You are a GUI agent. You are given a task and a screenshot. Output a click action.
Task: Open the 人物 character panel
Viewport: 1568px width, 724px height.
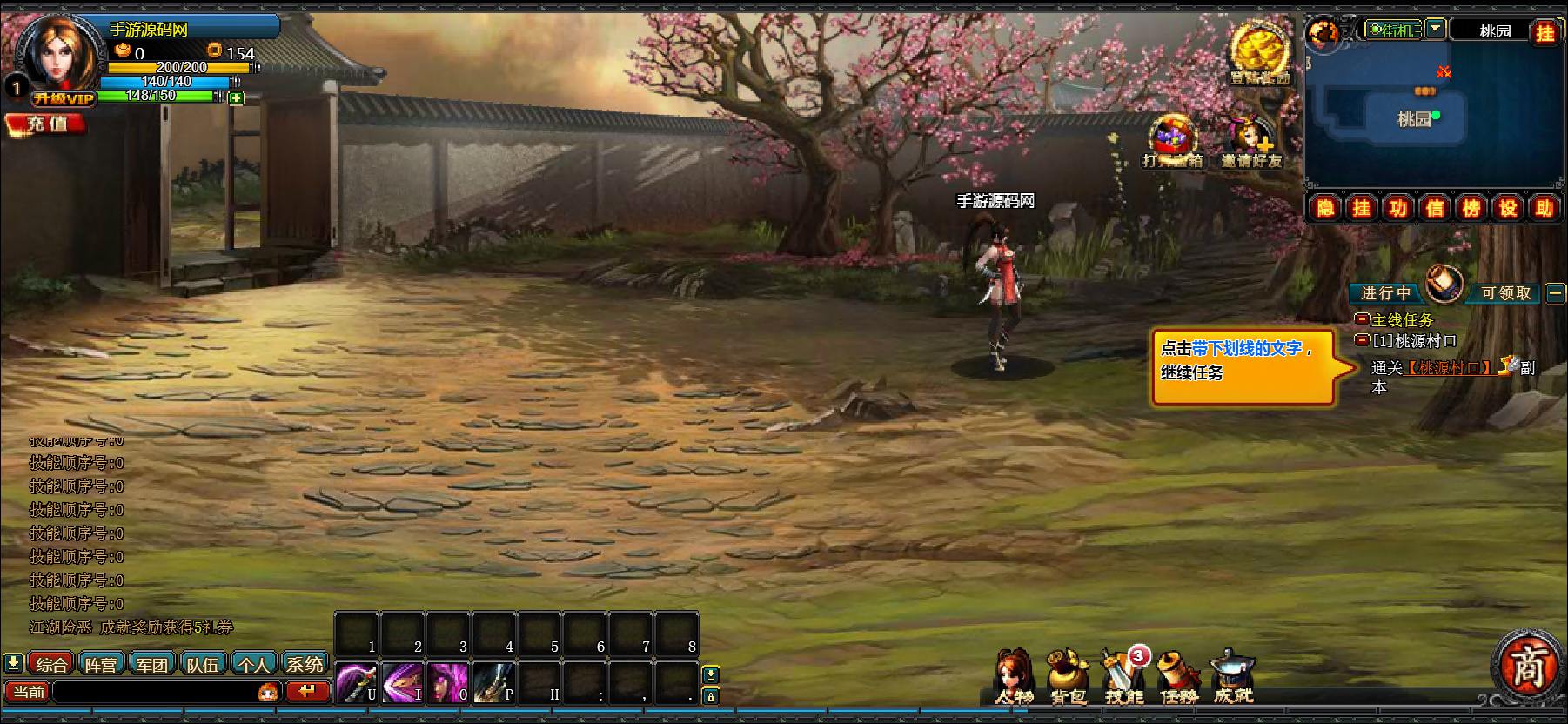[x=1014, y=678]
